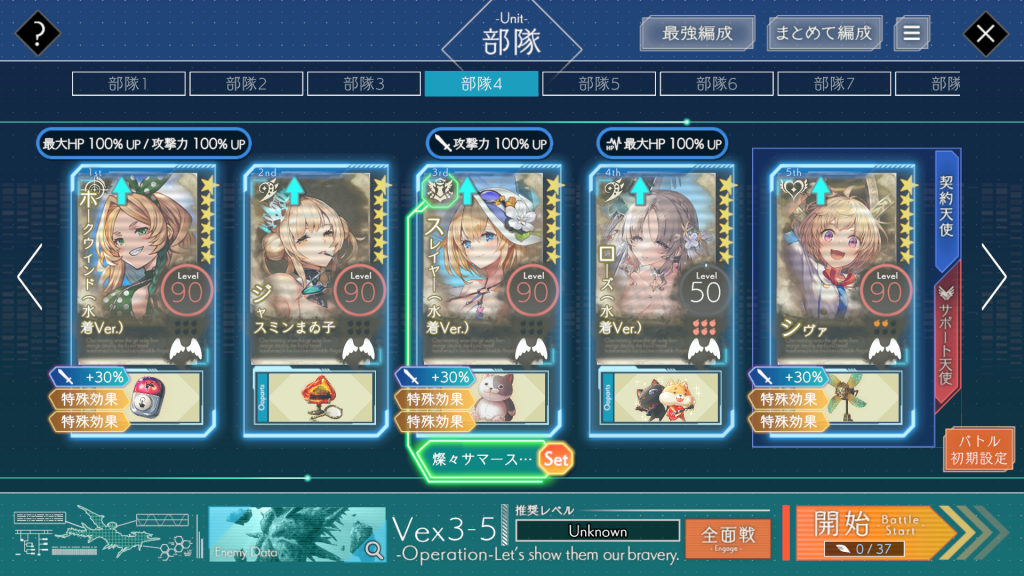Select the 部隊5 tab
Viewport: 1024px width, 576px height.
pyautogui.click(x=598, y=84)
